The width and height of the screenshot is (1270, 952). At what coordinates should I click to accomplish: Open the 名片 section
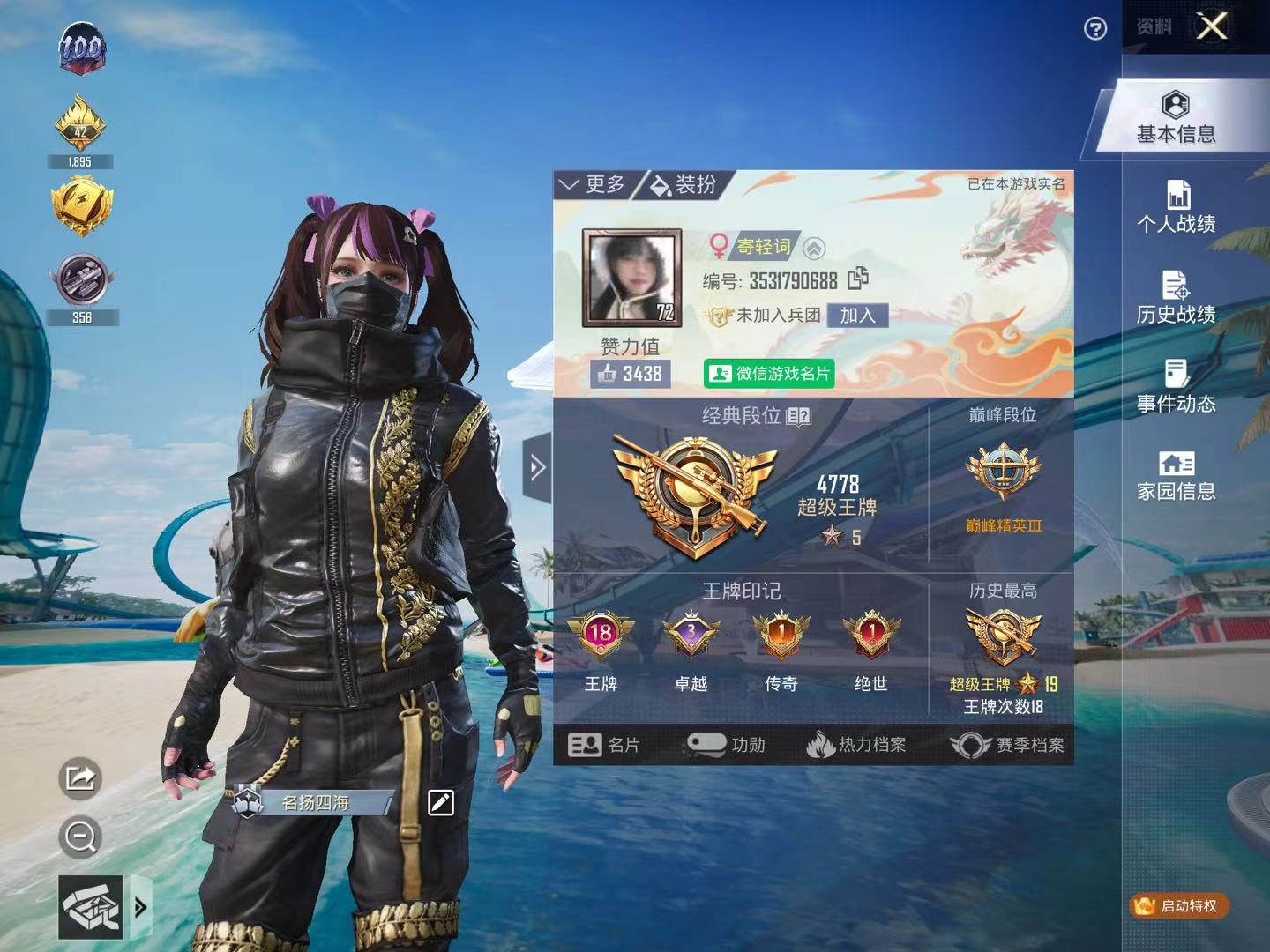pyautogui.click(x=604, y=746)
